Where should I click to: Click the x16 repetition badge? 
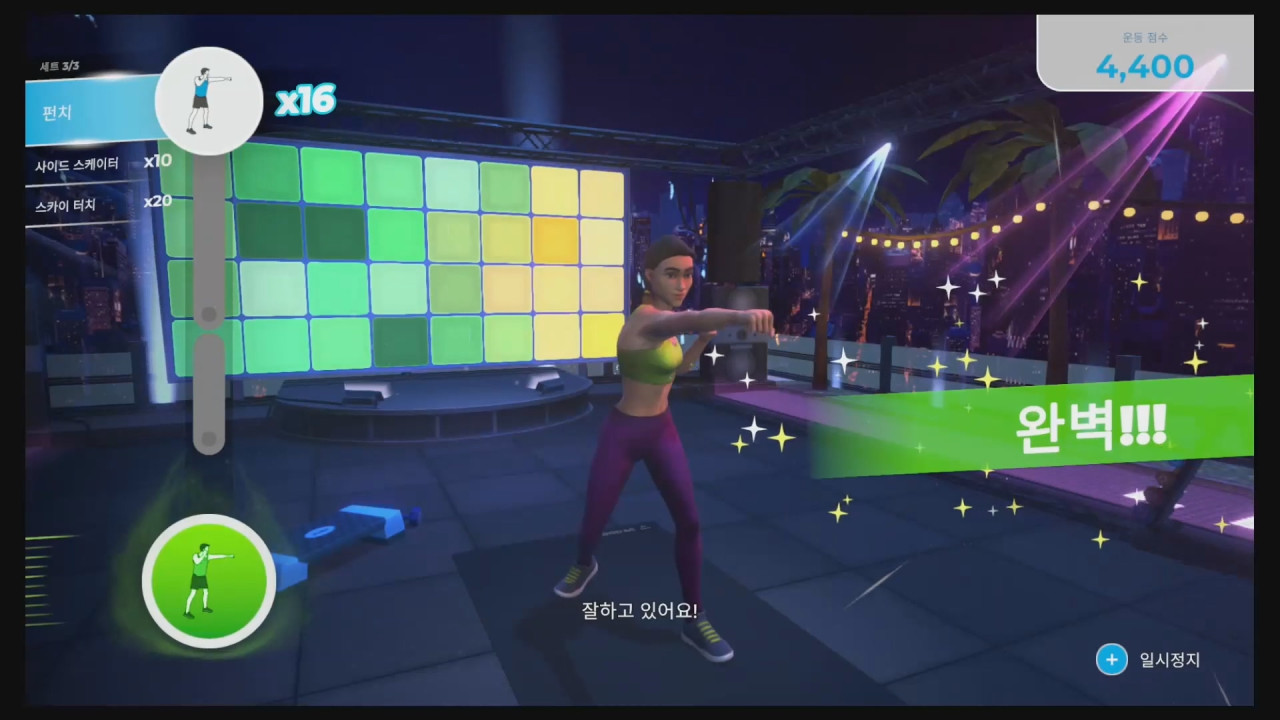click(x=306, y=100)
